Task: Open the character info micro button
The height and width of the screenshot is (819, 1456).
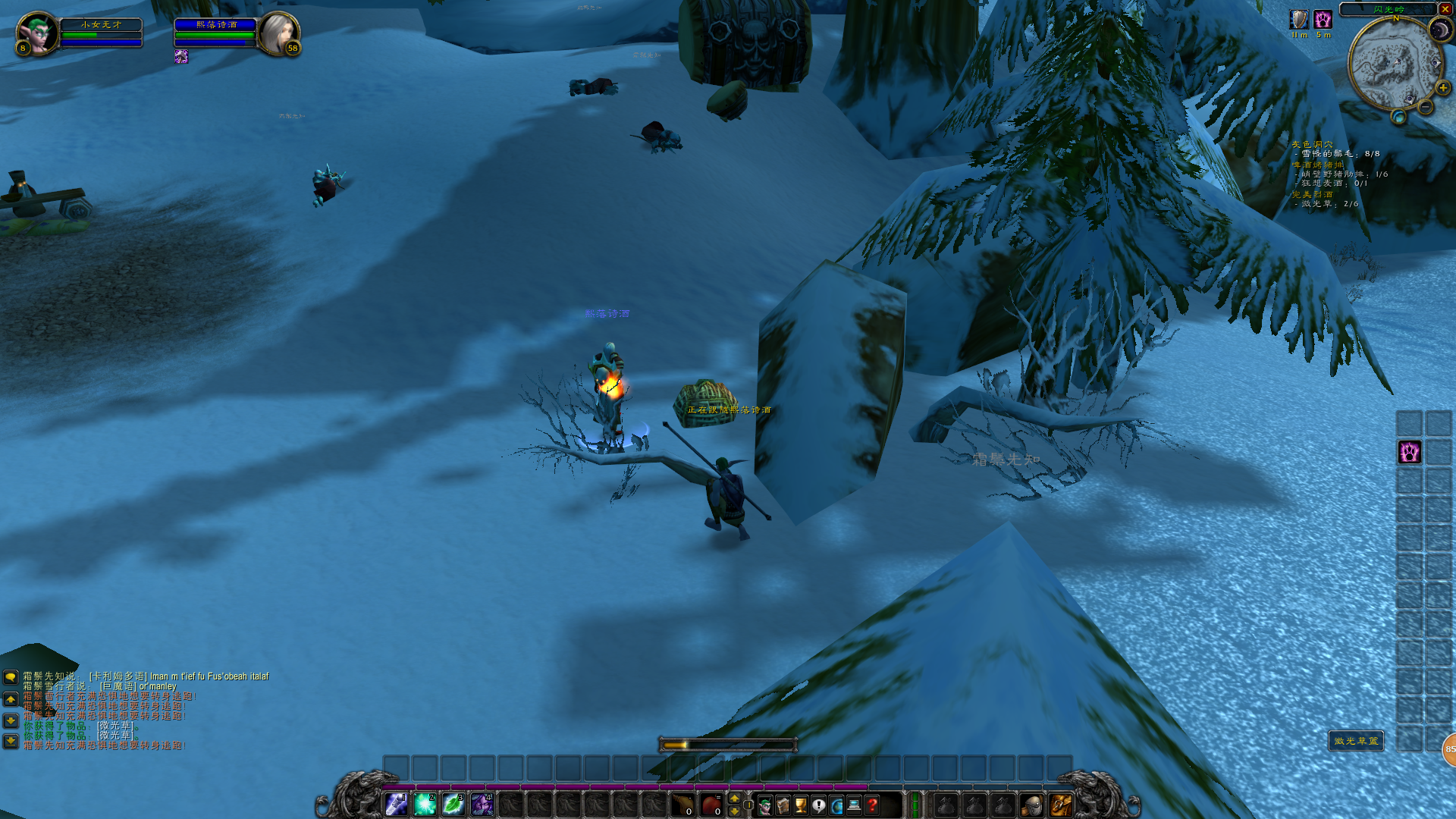Action: [x=765, y=805]
